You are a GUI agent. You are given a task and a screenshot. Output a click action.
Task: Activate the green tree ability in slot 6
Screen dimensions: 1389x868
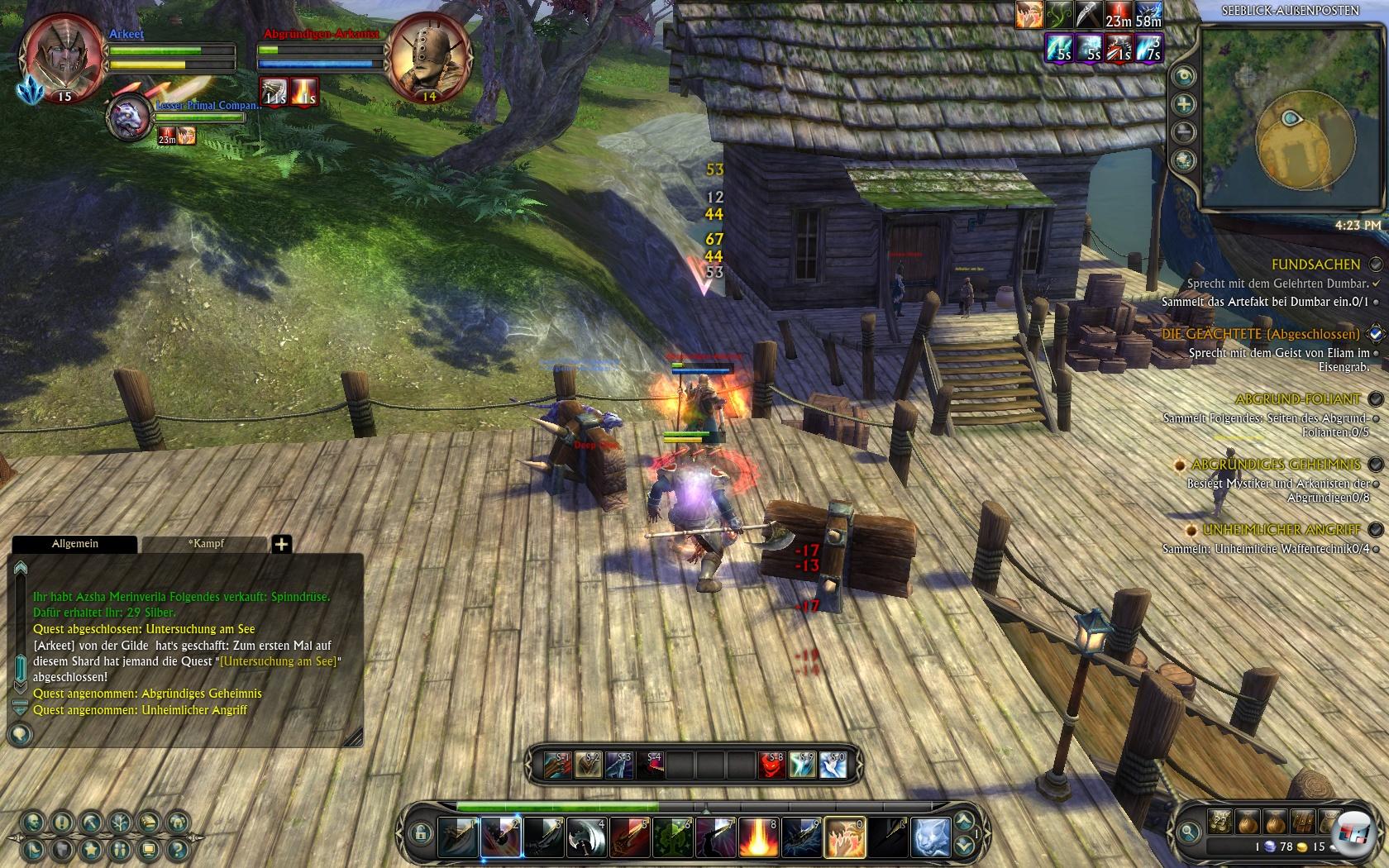(672, 837)
